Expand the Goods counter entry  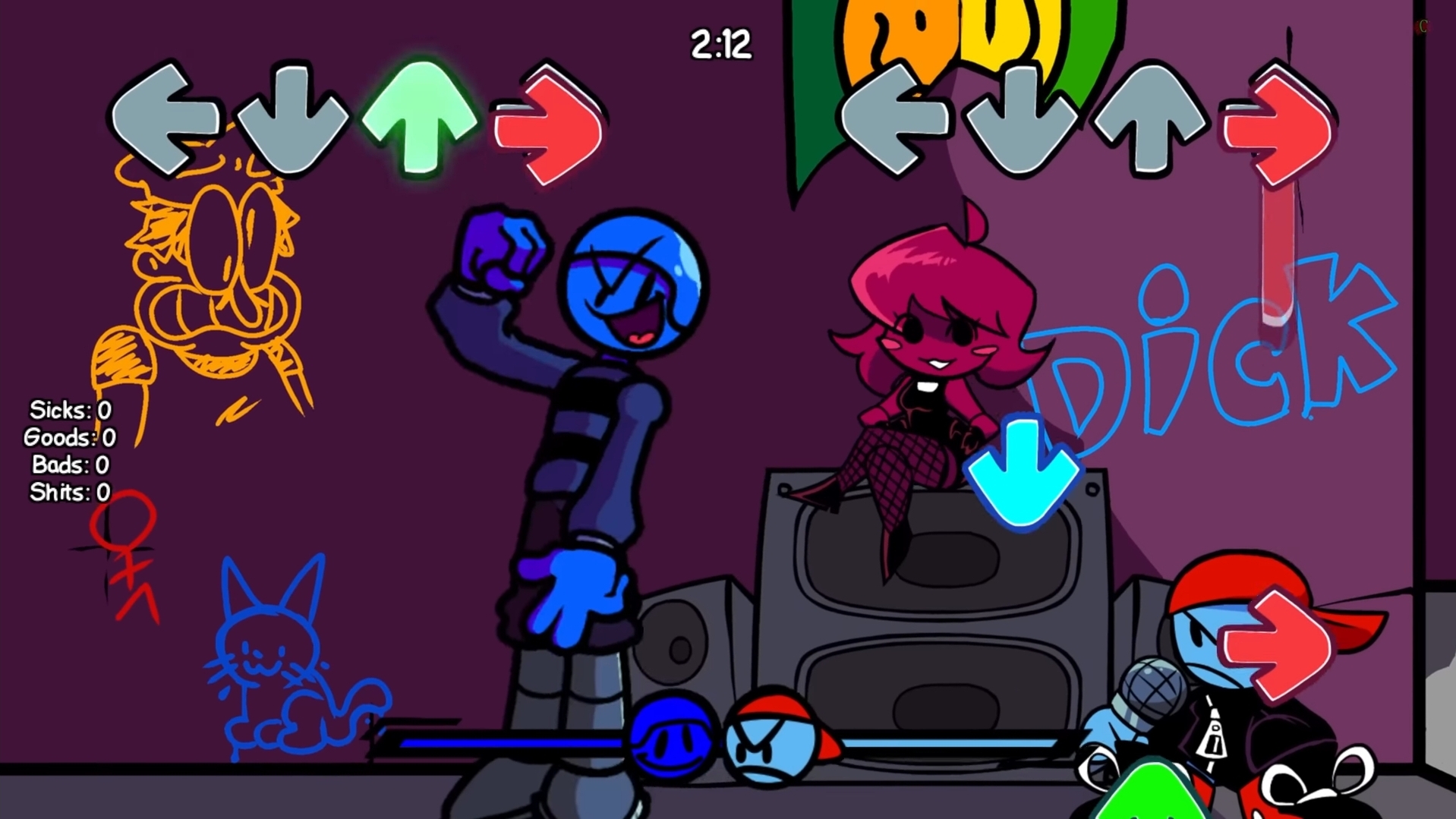click(70, 438)
